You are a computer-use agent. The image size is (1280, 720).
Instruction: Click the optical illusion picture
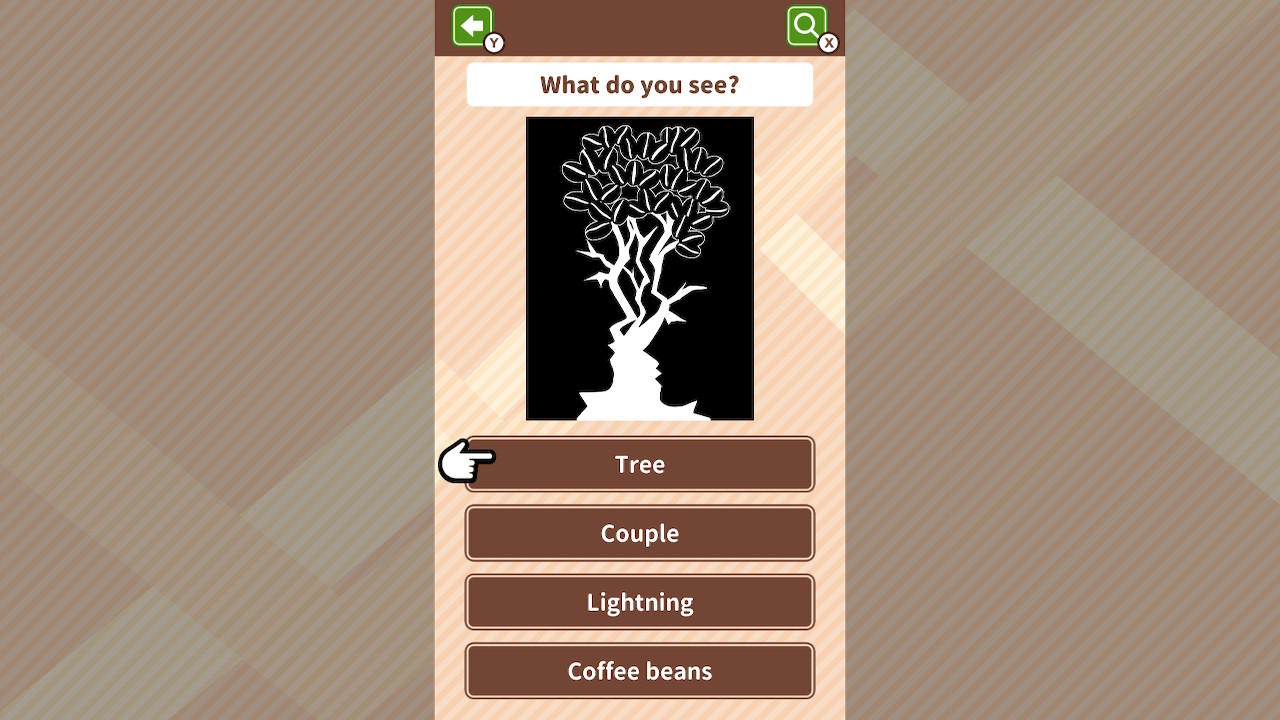pyautogui.click(x=639, y=267)
